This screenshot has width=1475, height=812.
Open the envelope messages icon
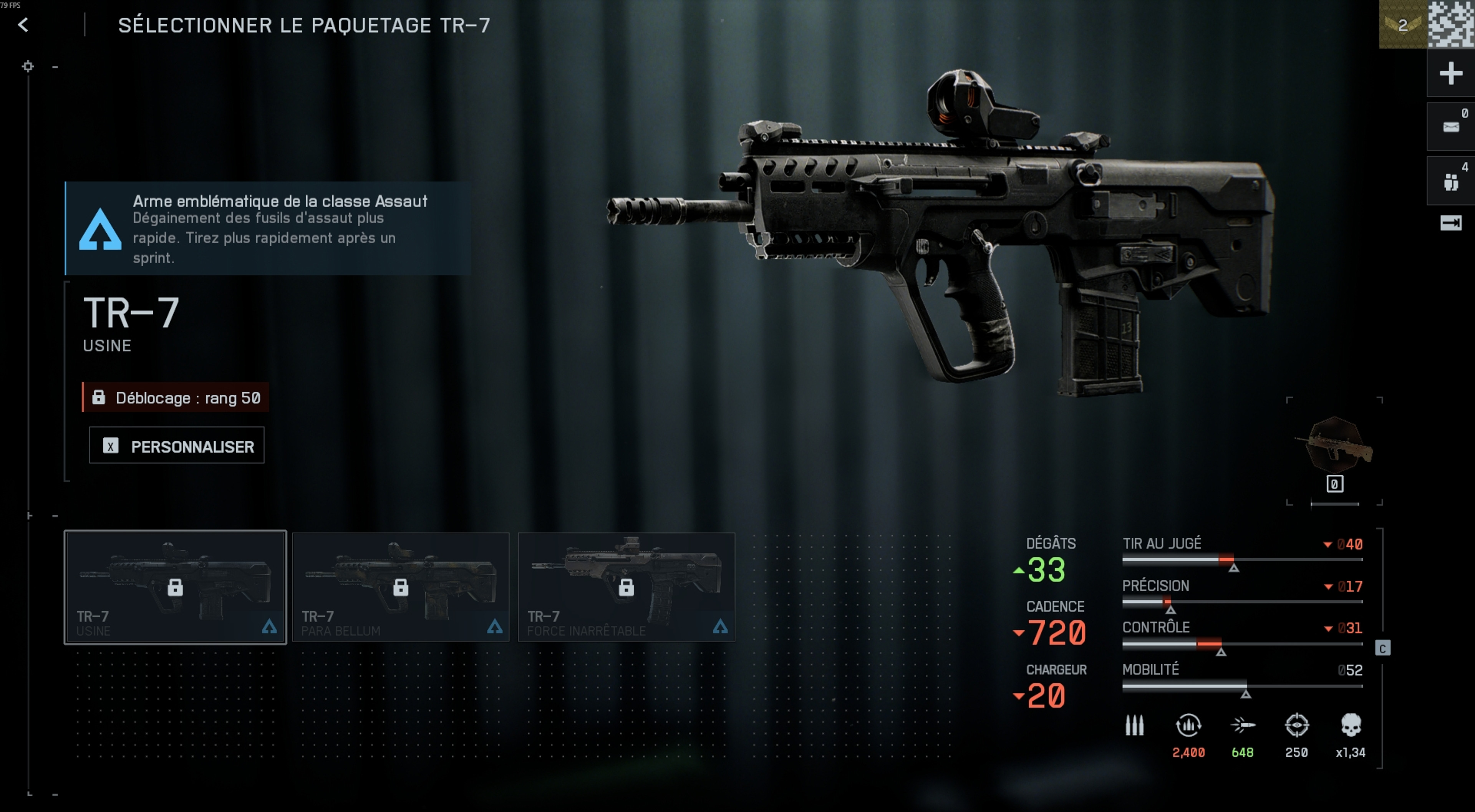1450,126
